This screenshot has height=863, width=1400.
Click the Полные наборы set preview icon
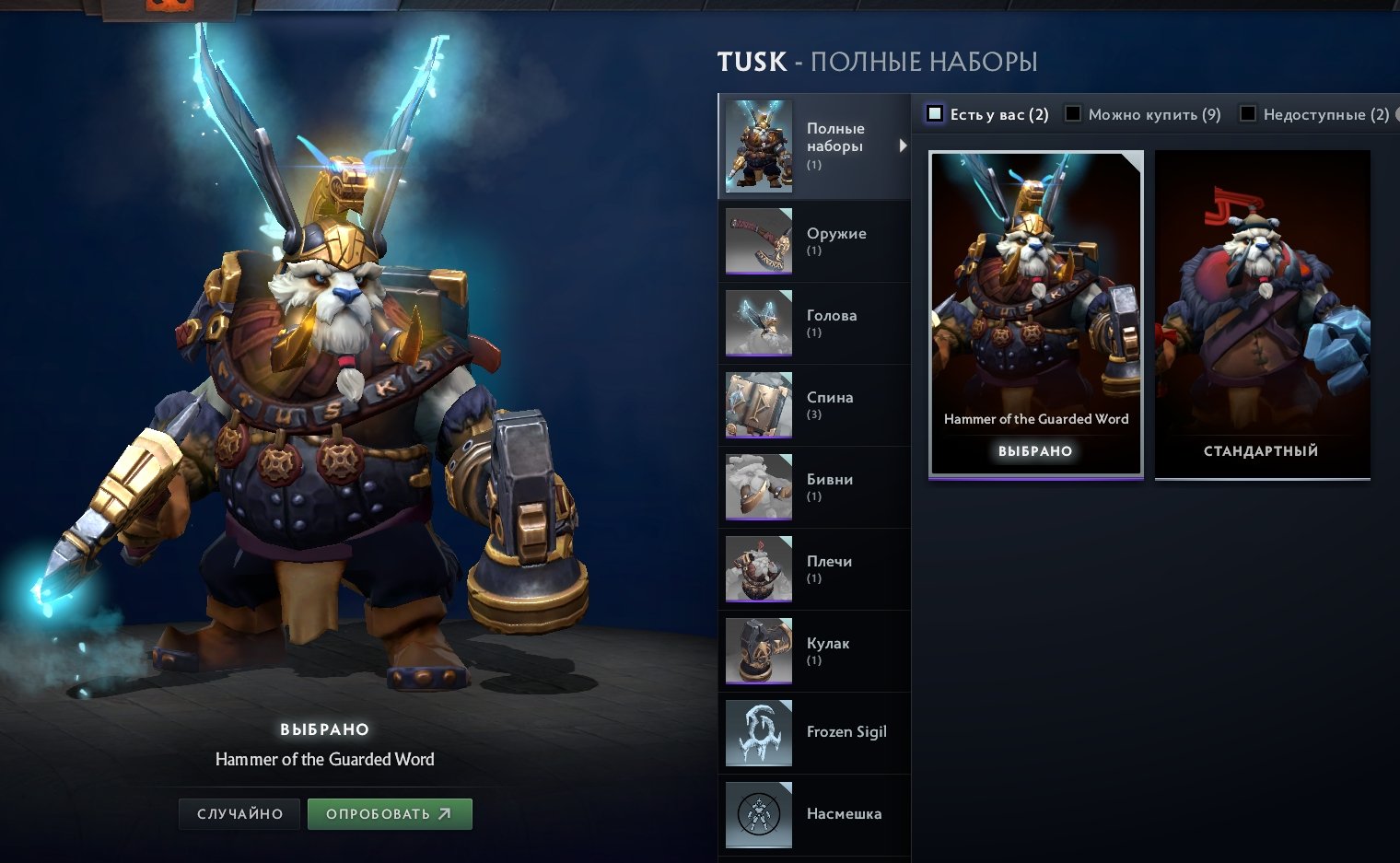759,146
